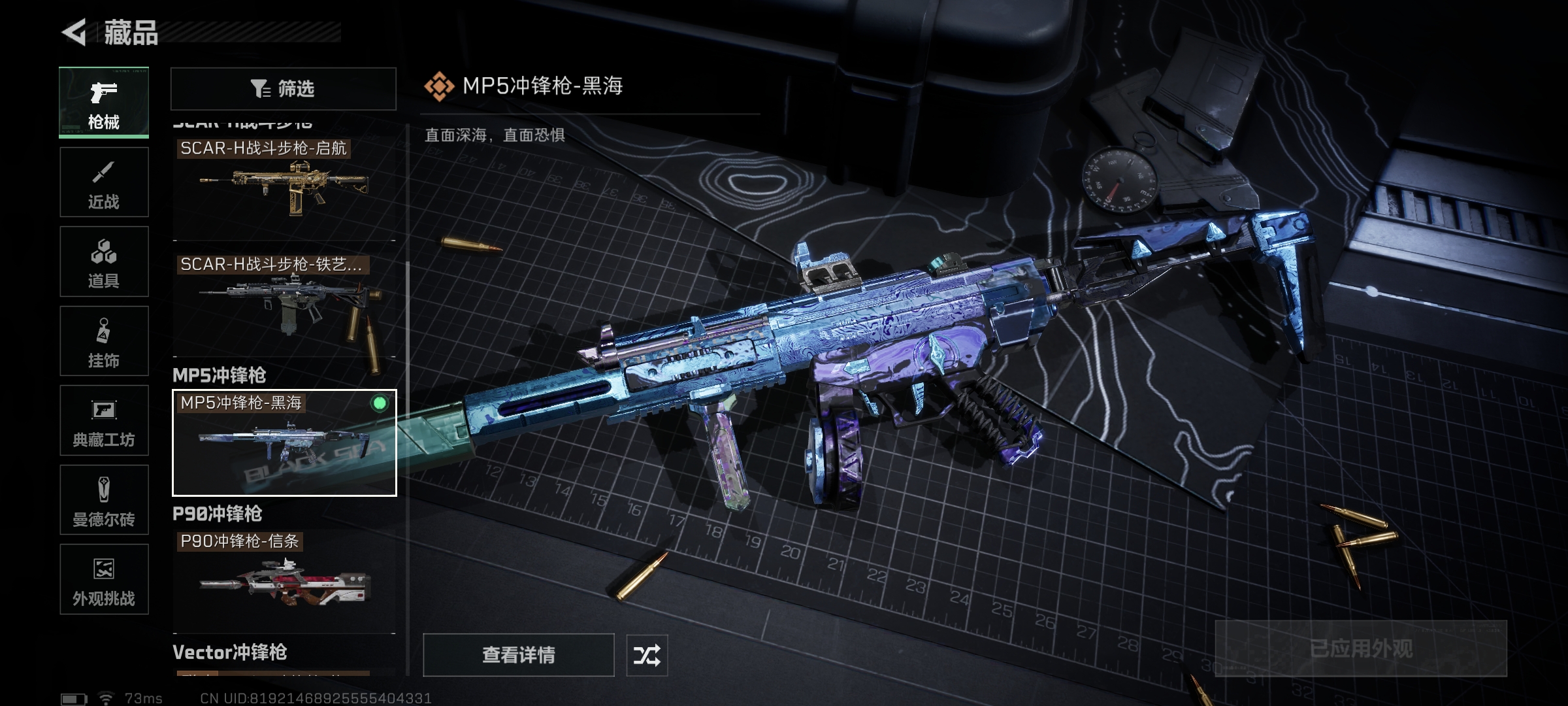Select the MP5冲锋枪-黑海 skin card
The image size is (1568, 706).
pos(284,443)
